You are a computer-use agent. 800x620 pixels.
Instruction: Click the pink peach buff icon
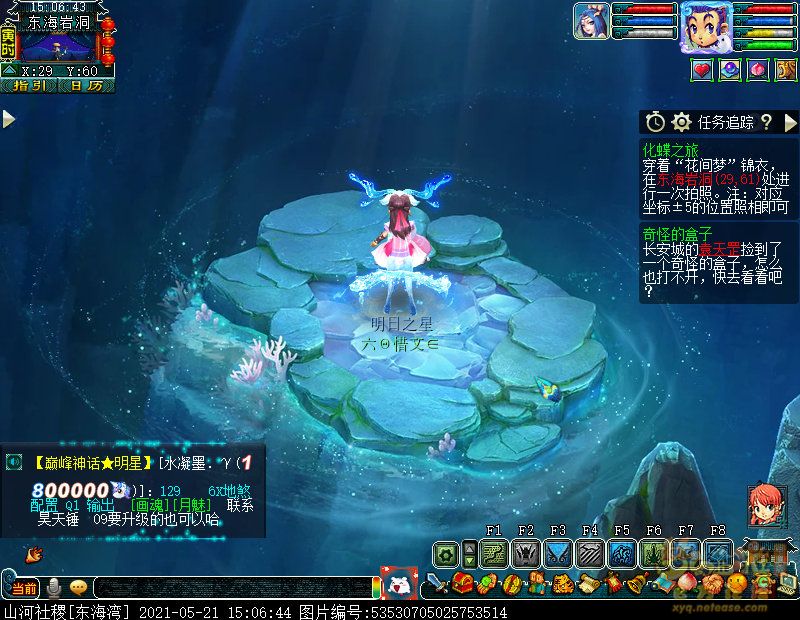tap(758, 70)
